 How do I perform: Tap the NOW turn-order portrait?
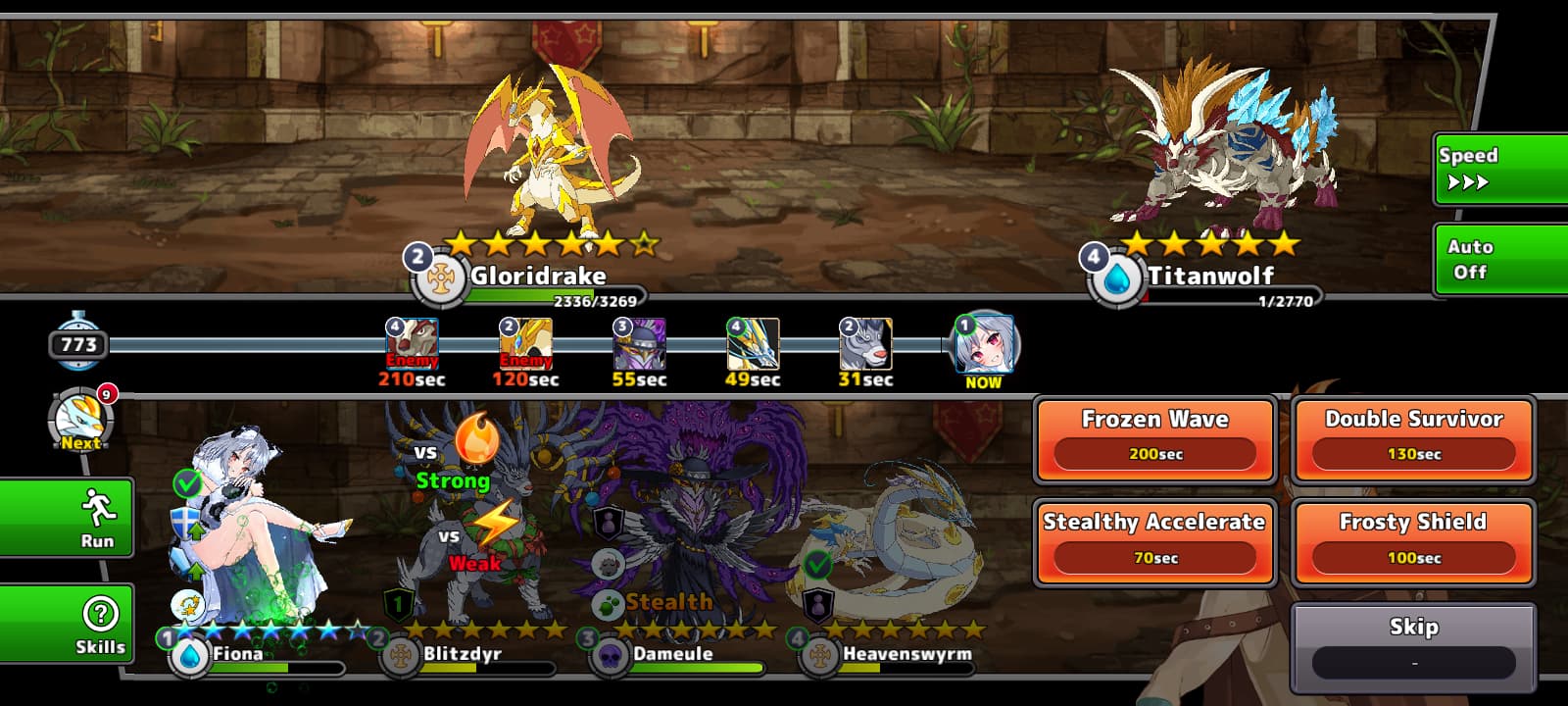click(984, 345)
